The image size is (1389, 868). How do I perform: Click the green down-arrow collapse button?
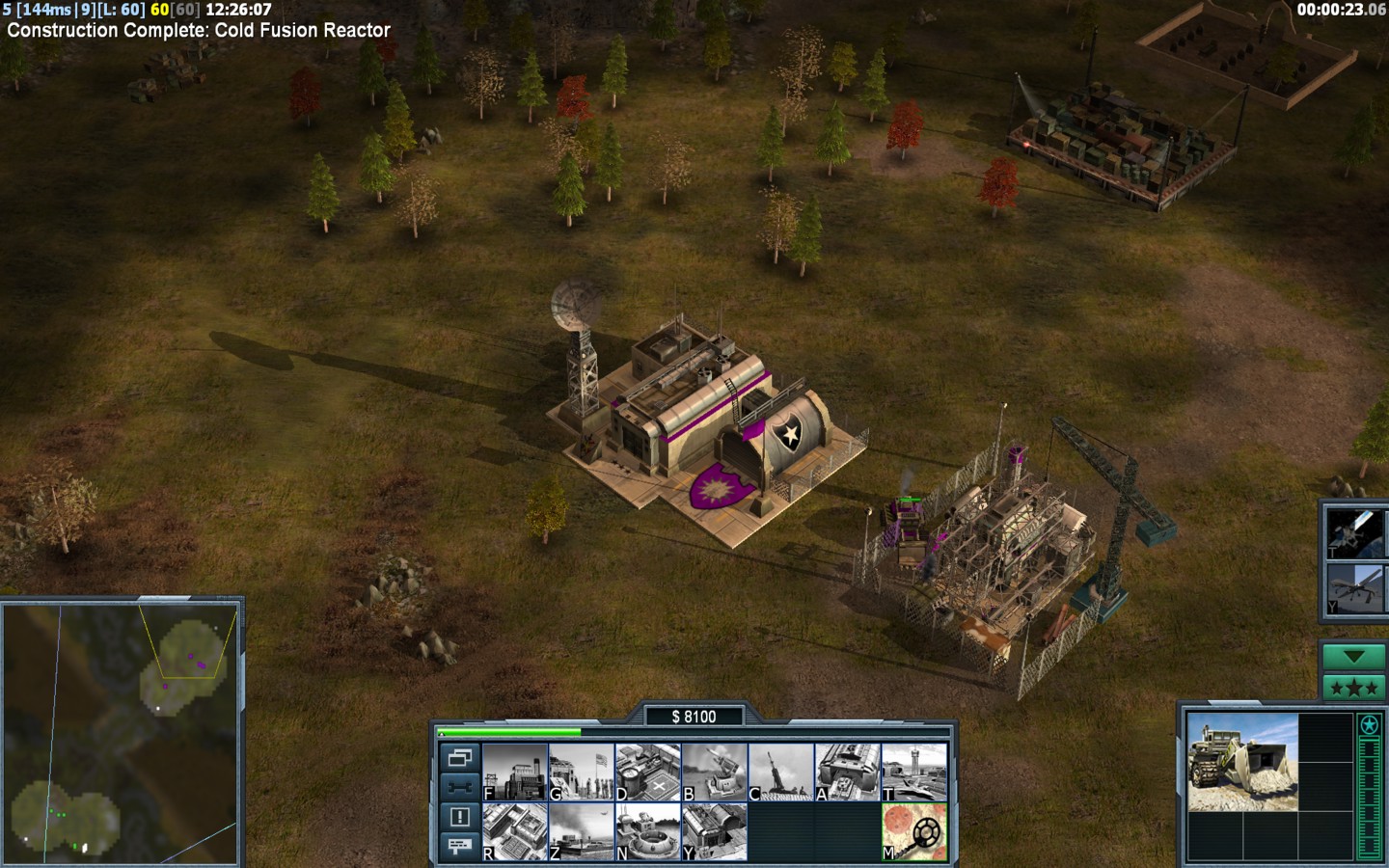pyautogui.click(x=1353, y=657)
